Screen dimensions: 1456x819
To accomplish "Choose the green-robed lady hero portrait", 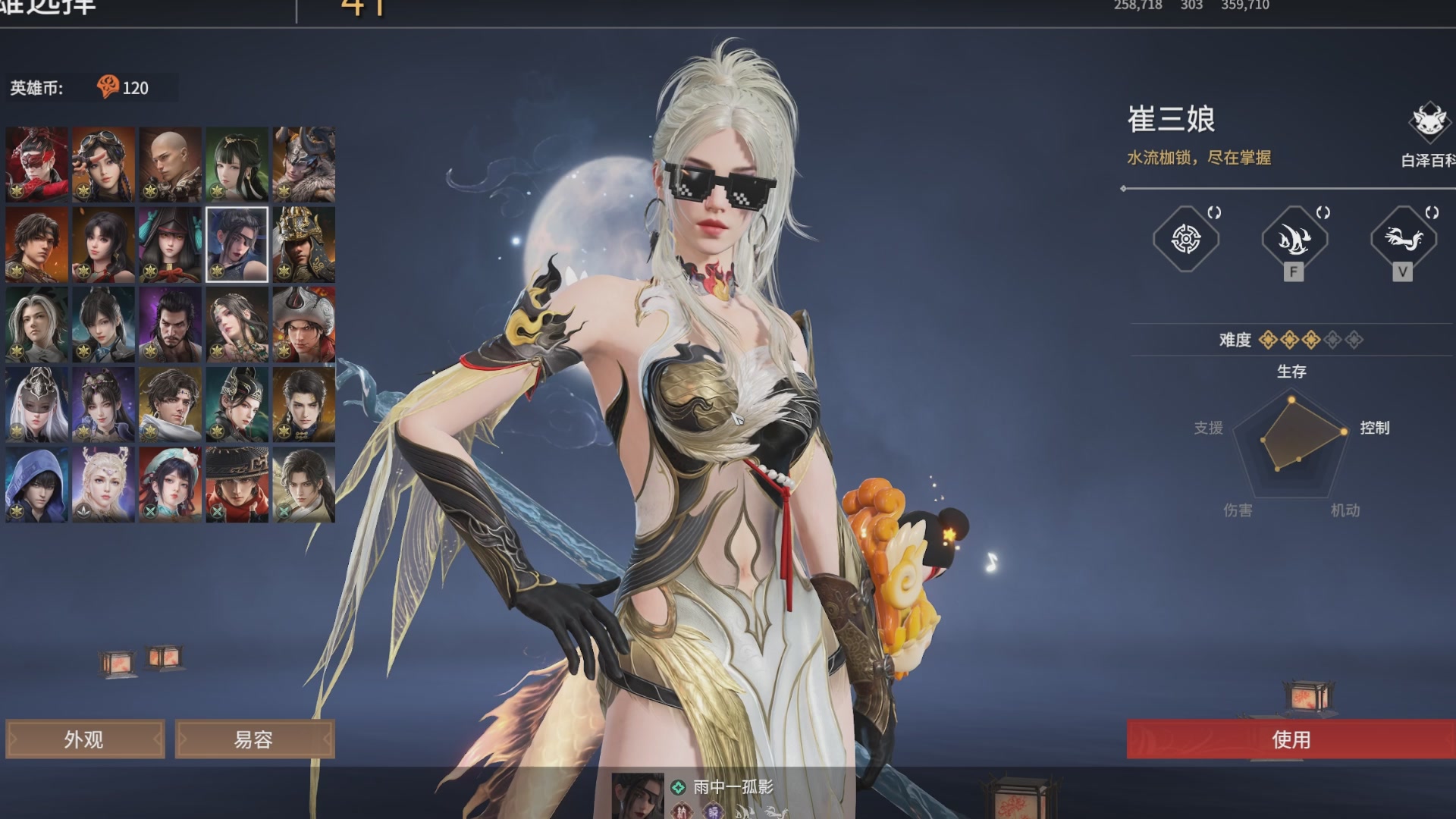I will (237, 164).
